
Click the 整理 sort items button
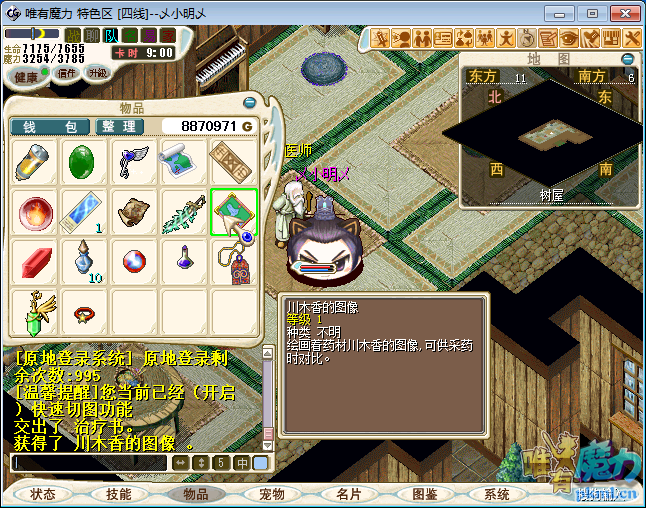pos(118,126)
